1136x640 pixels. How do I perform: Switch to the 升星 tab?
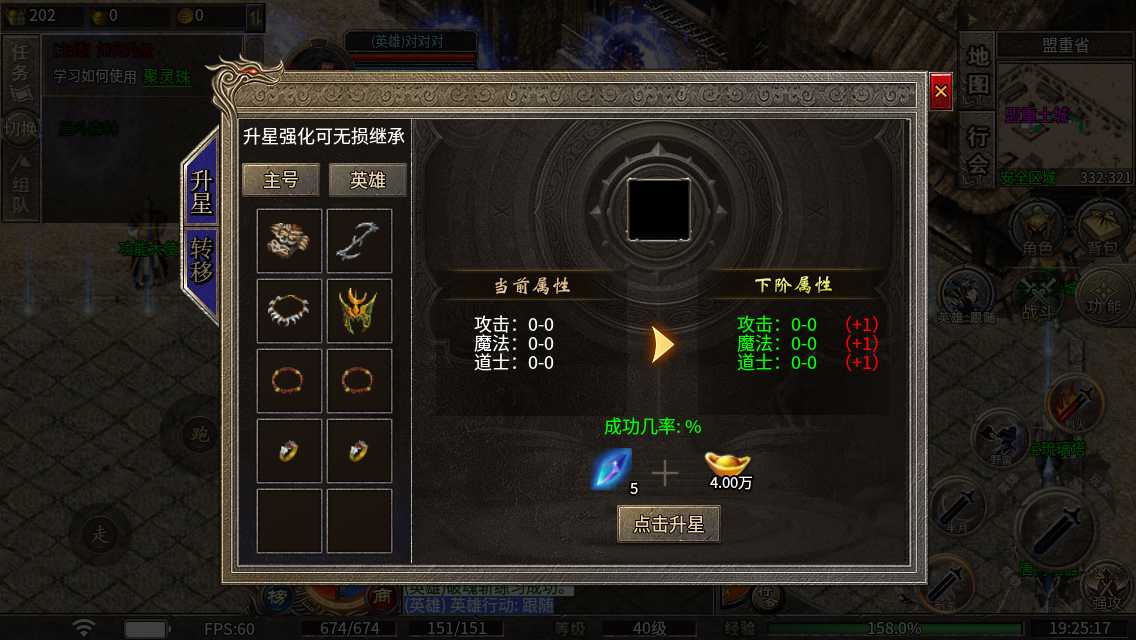(x=201, y=191)
